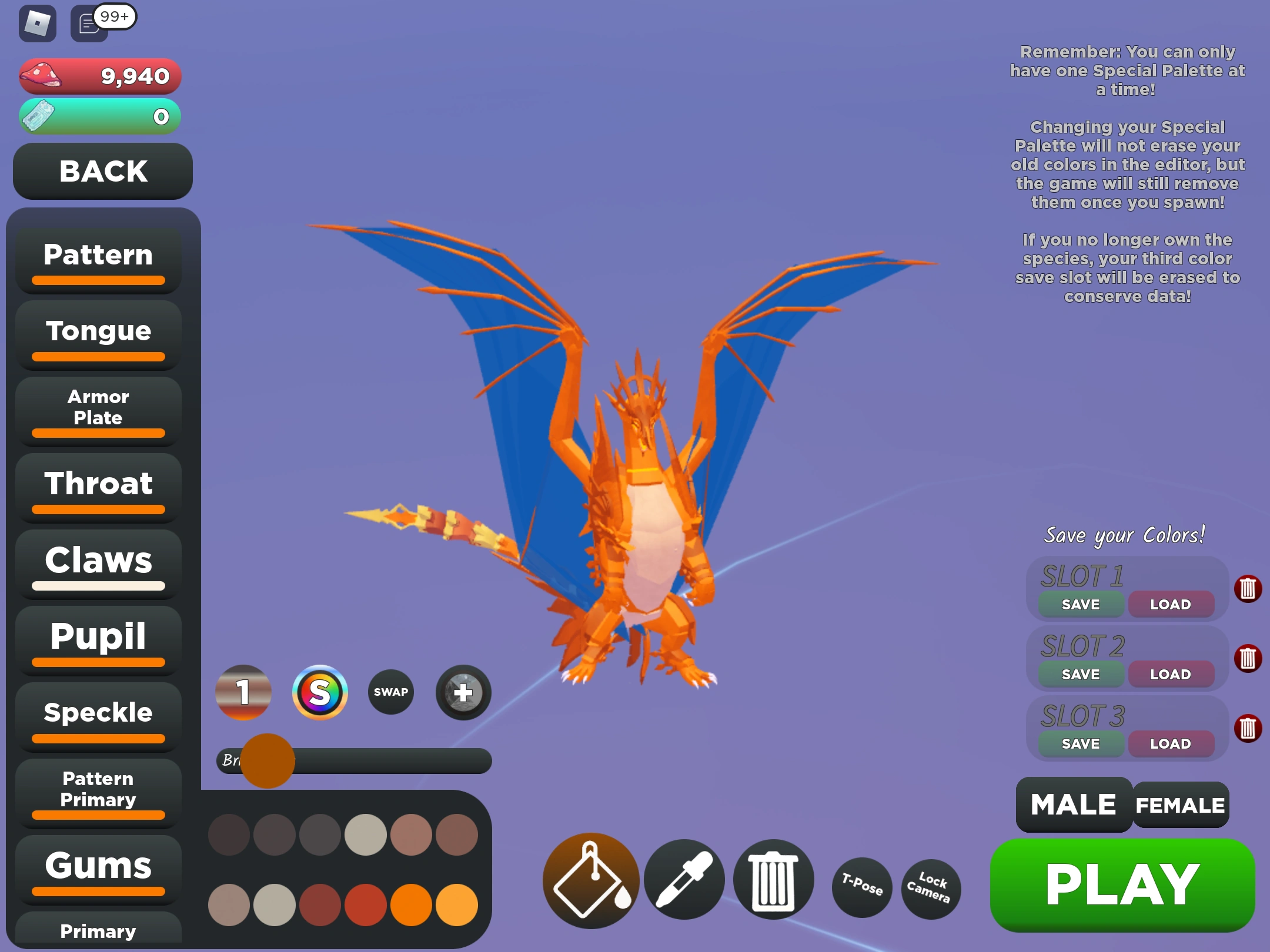The image size is (1270, 952).
Task: Click the trash can to clear colors
Action: pyautogui.click(x=773, y=879)
